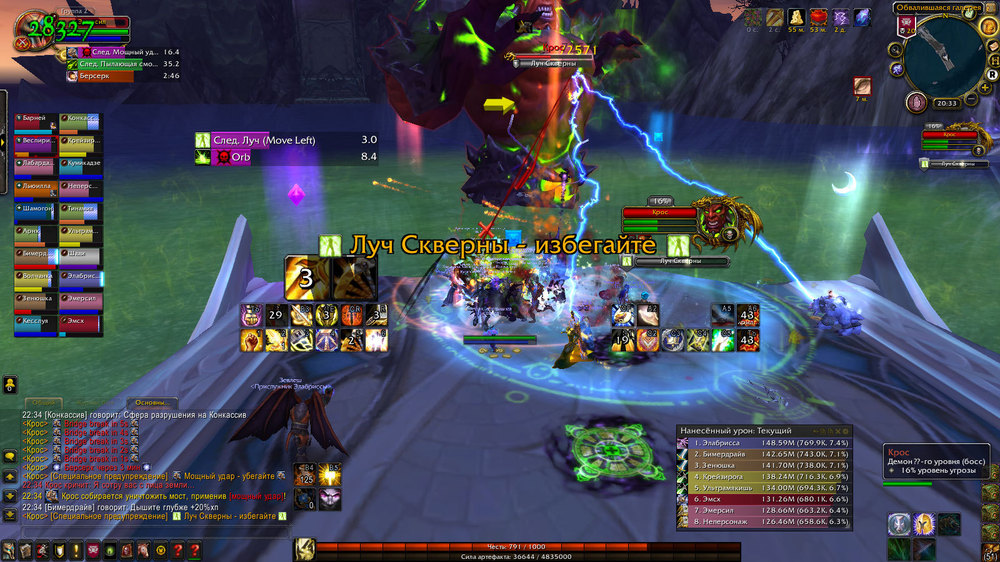The width and height of the screenshot is (1000, 562).
Task: Open the yellow exclamation mark micro menu button
Action: (77, 551)
